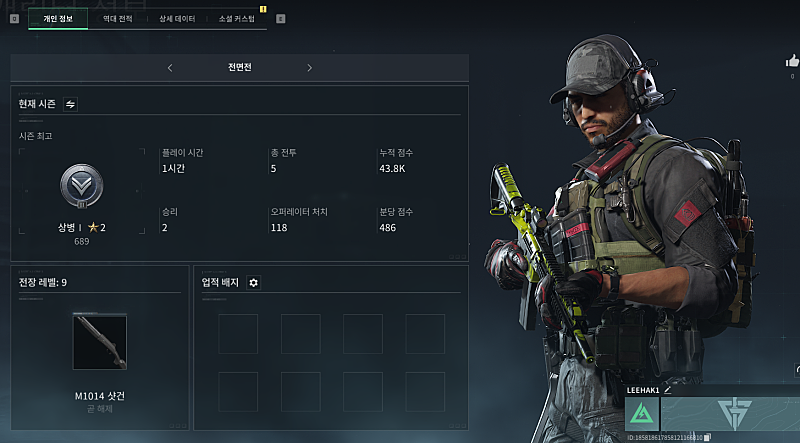Image resolution: width=800 pixels, height=443 pixels.
Task: Switch to the 개인 정보 tab
Action: click(x=58, y=18)
